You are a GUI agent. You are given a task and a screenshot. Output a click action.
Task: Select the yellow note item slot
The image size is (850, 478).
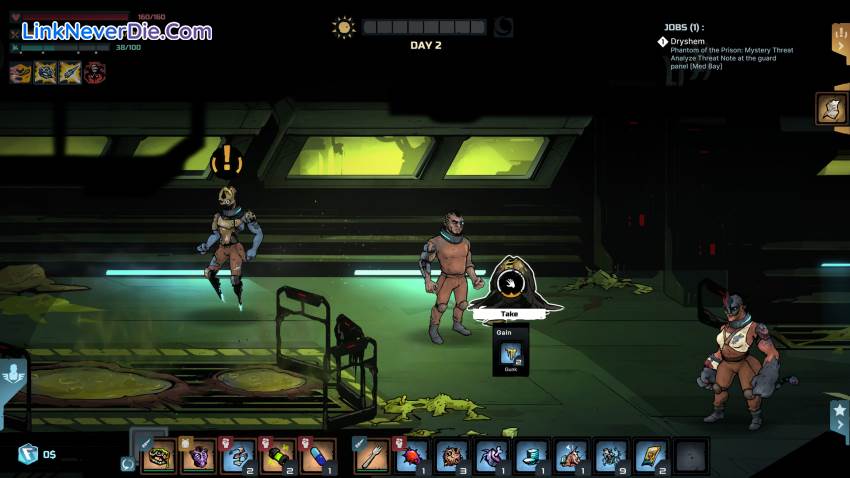tap(651, 456)
